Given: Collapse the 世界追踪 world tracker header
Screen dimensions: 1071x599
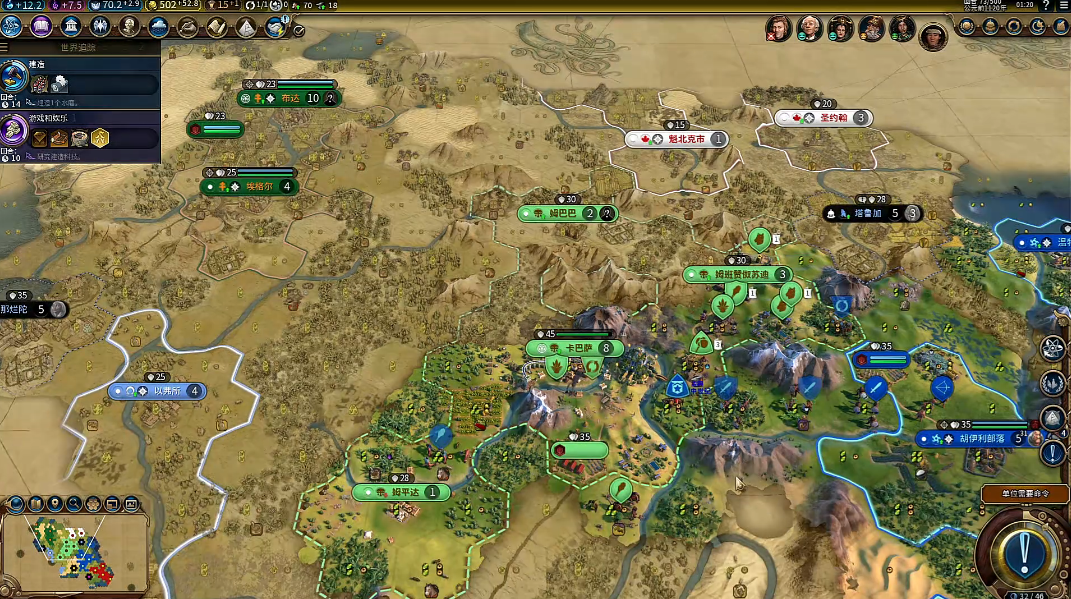Looking at the screenshot, I should [80, 47].
